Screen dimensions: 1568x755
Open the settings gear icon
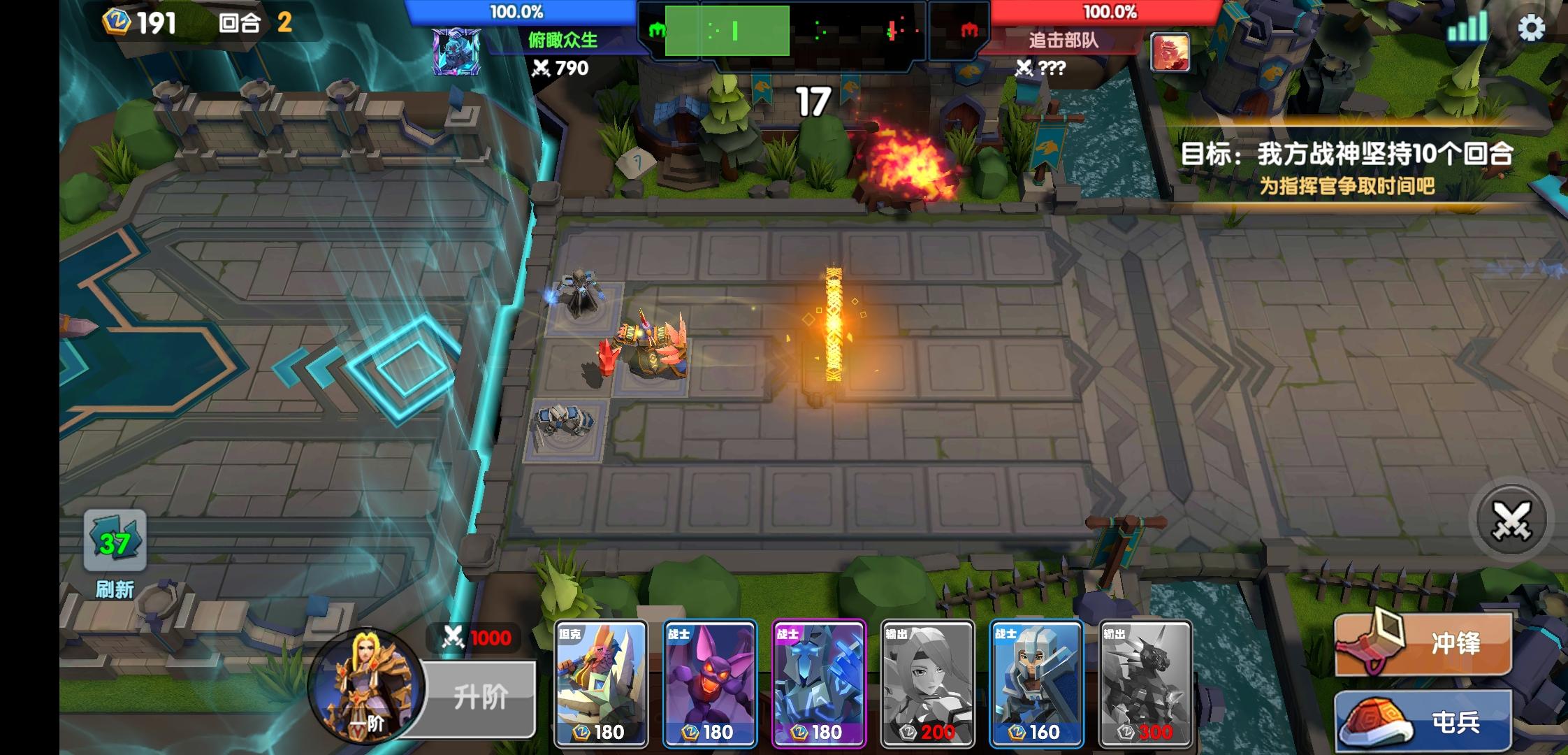(x=1531, y=29)
